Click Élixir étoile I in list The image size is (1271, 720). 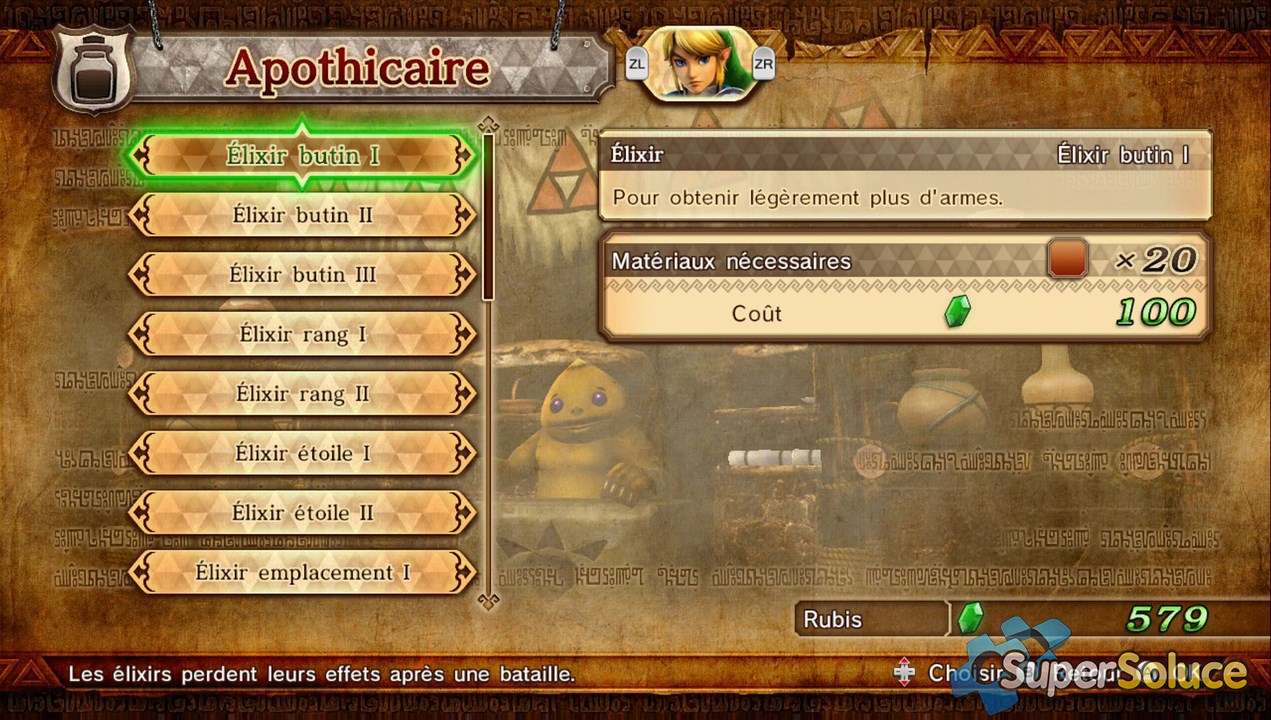(303, 453)
